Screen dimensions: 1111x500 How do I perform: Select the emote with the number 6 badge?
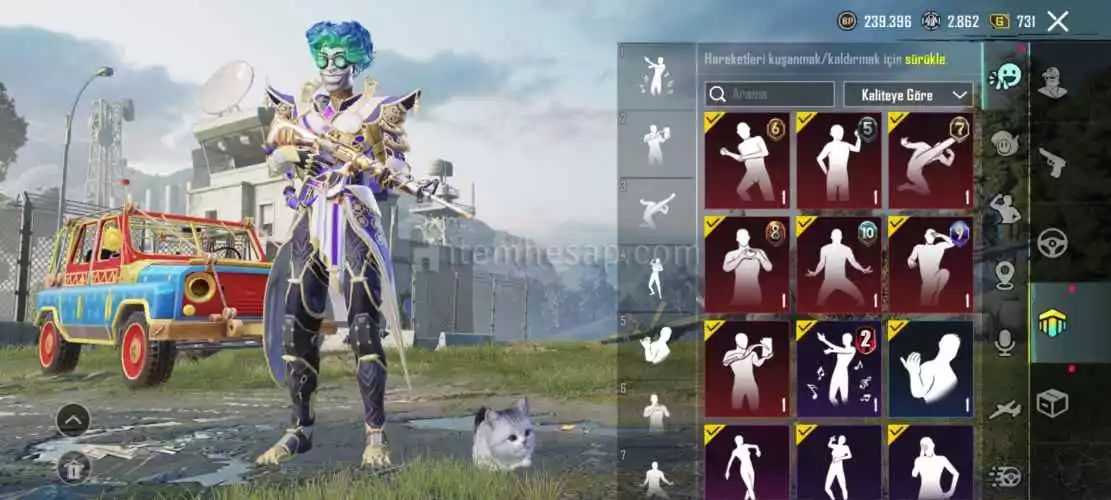tap(746, 160)
